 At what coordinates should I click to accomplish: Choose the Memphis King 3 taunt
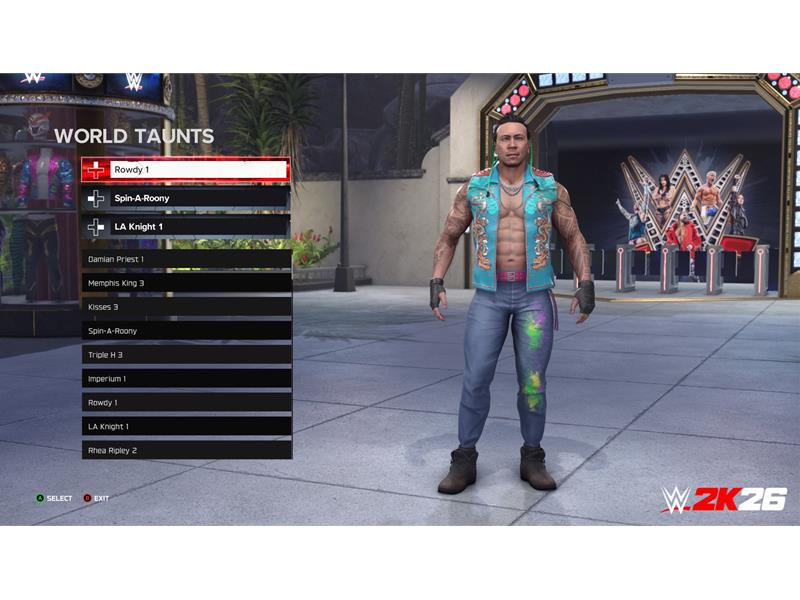tap(186, 283)
